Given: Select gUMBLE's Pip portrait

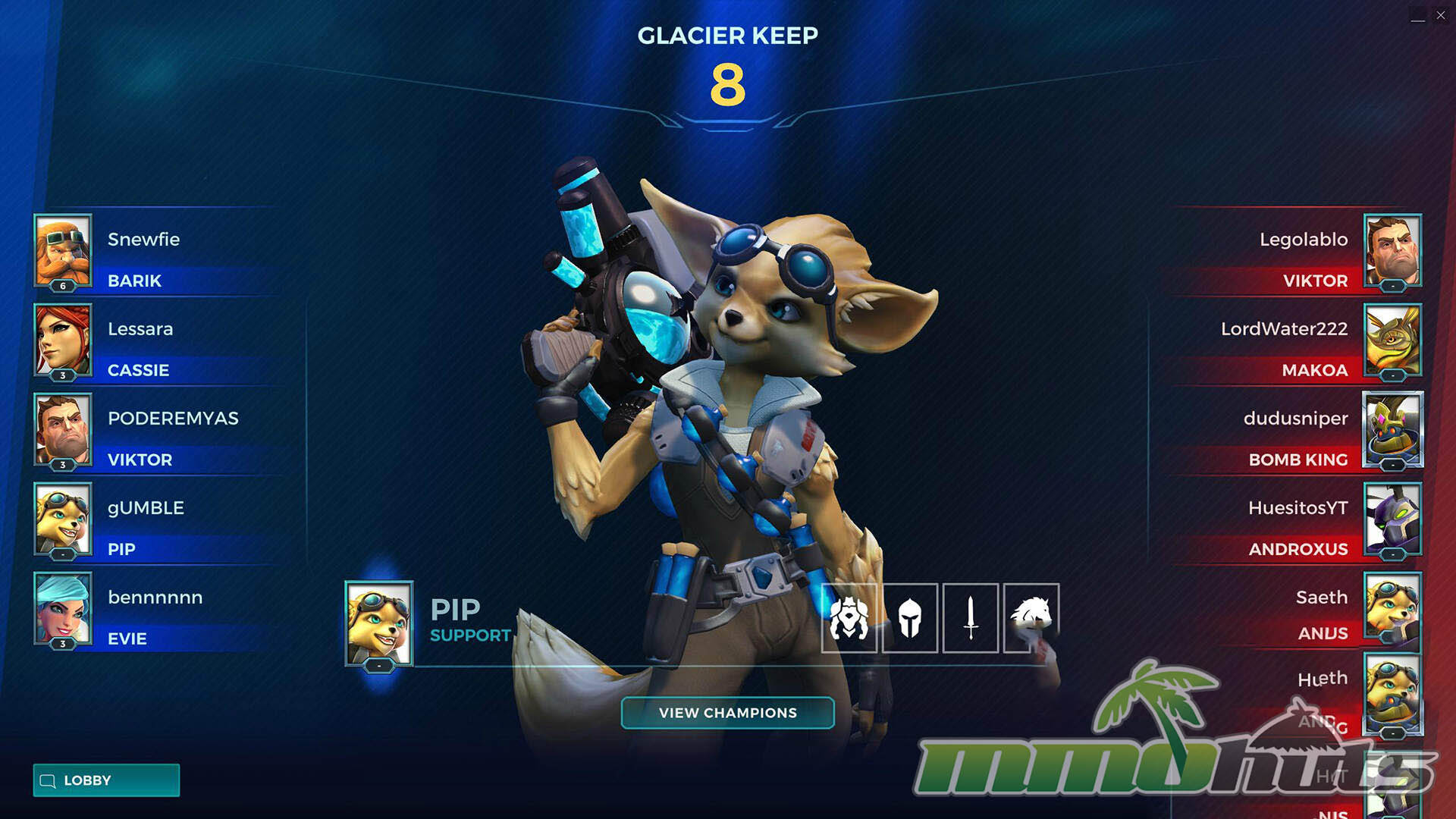Looking at the screenshot, I should click(63, 519).
